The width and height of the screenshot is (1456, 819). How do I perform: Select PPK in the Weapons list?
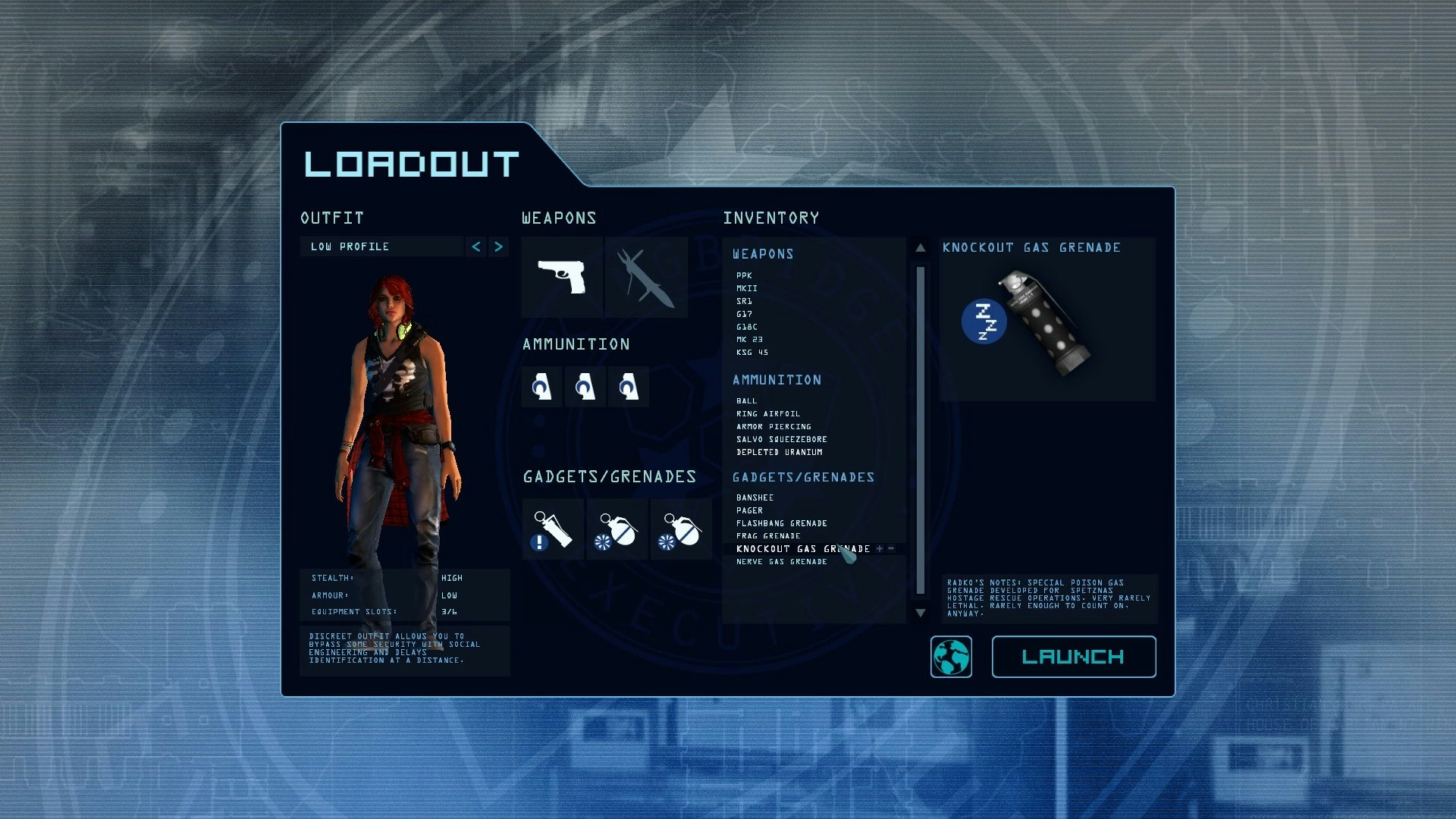tap(745, 275)
